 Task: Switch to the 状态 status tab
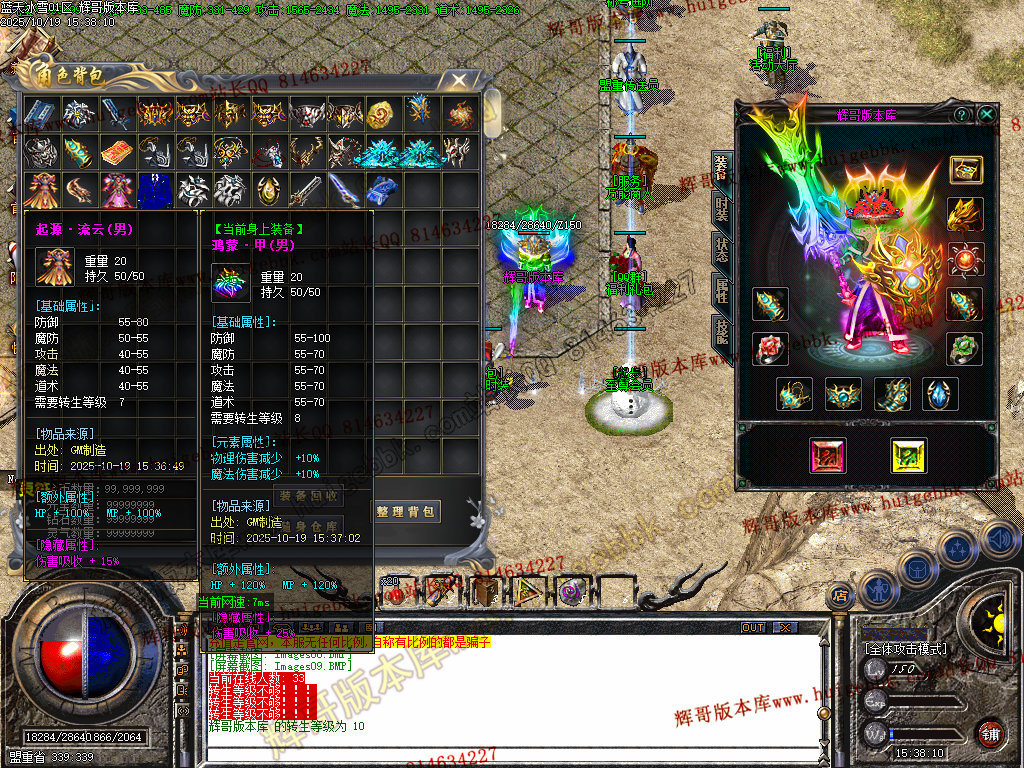point(722,249)
